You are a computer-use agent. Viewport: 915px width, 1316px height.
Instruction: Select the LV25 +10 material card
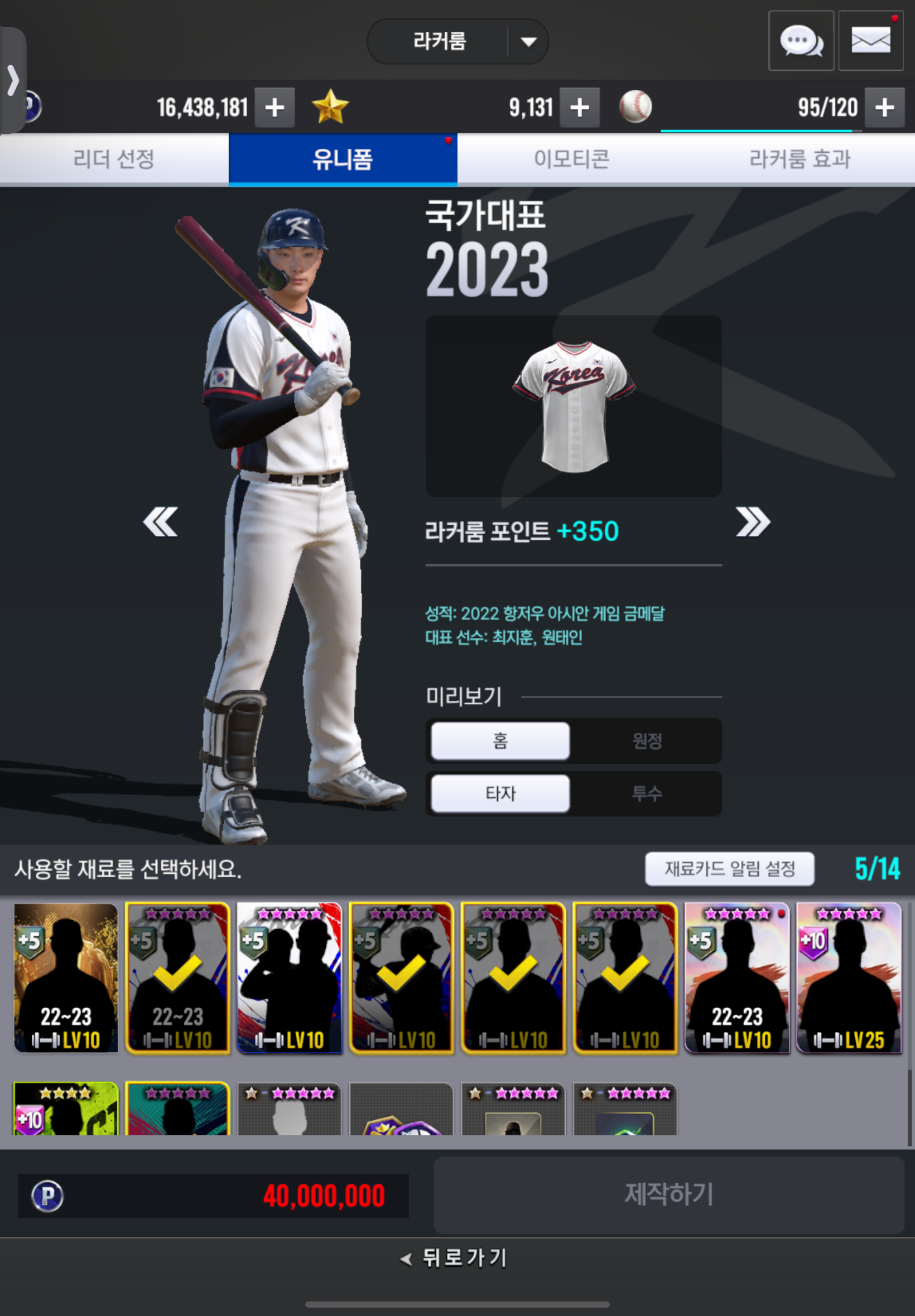849,978
